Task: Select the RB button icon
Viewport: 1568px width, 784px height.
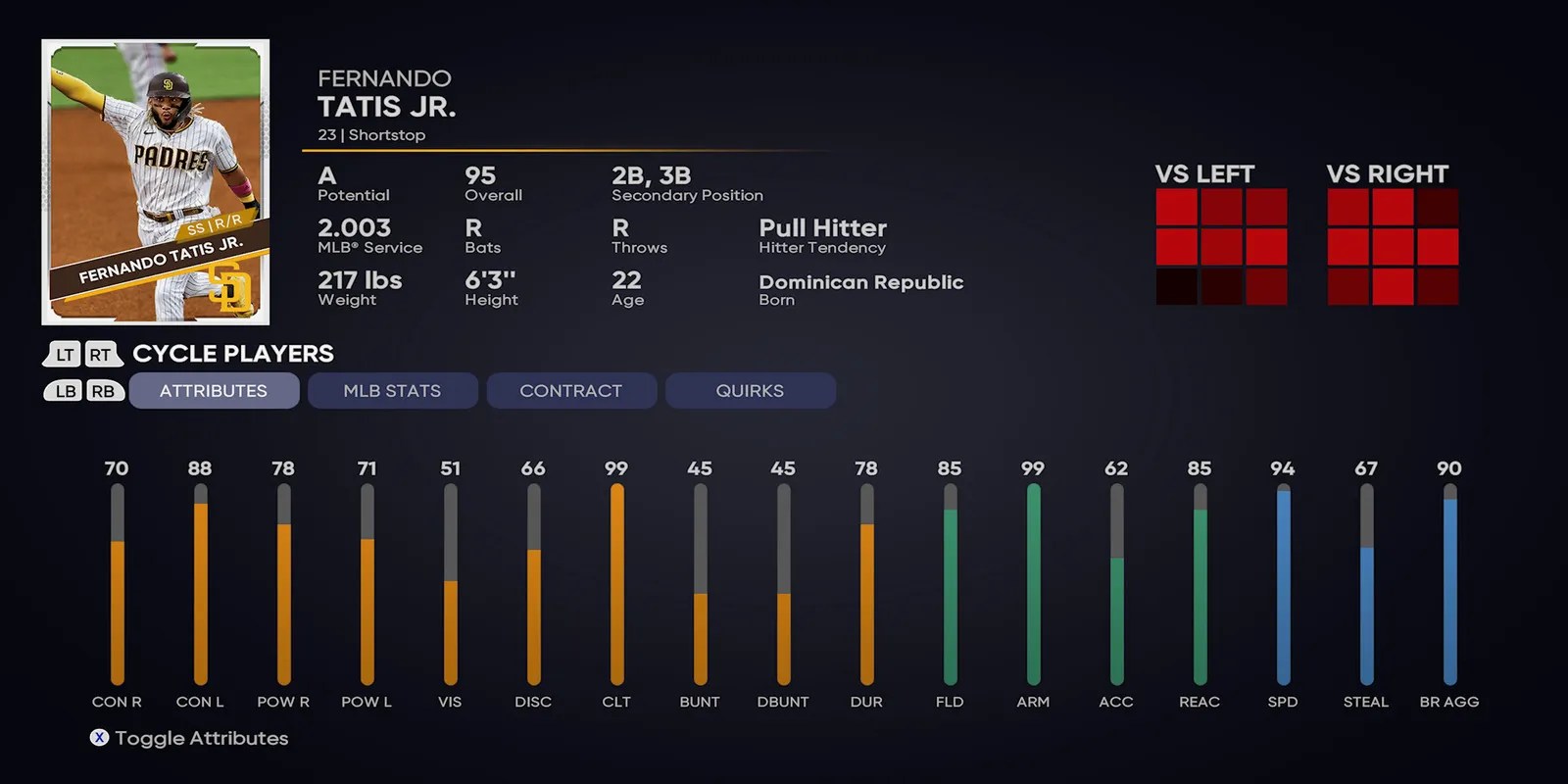Action: (x=104, y=390)
